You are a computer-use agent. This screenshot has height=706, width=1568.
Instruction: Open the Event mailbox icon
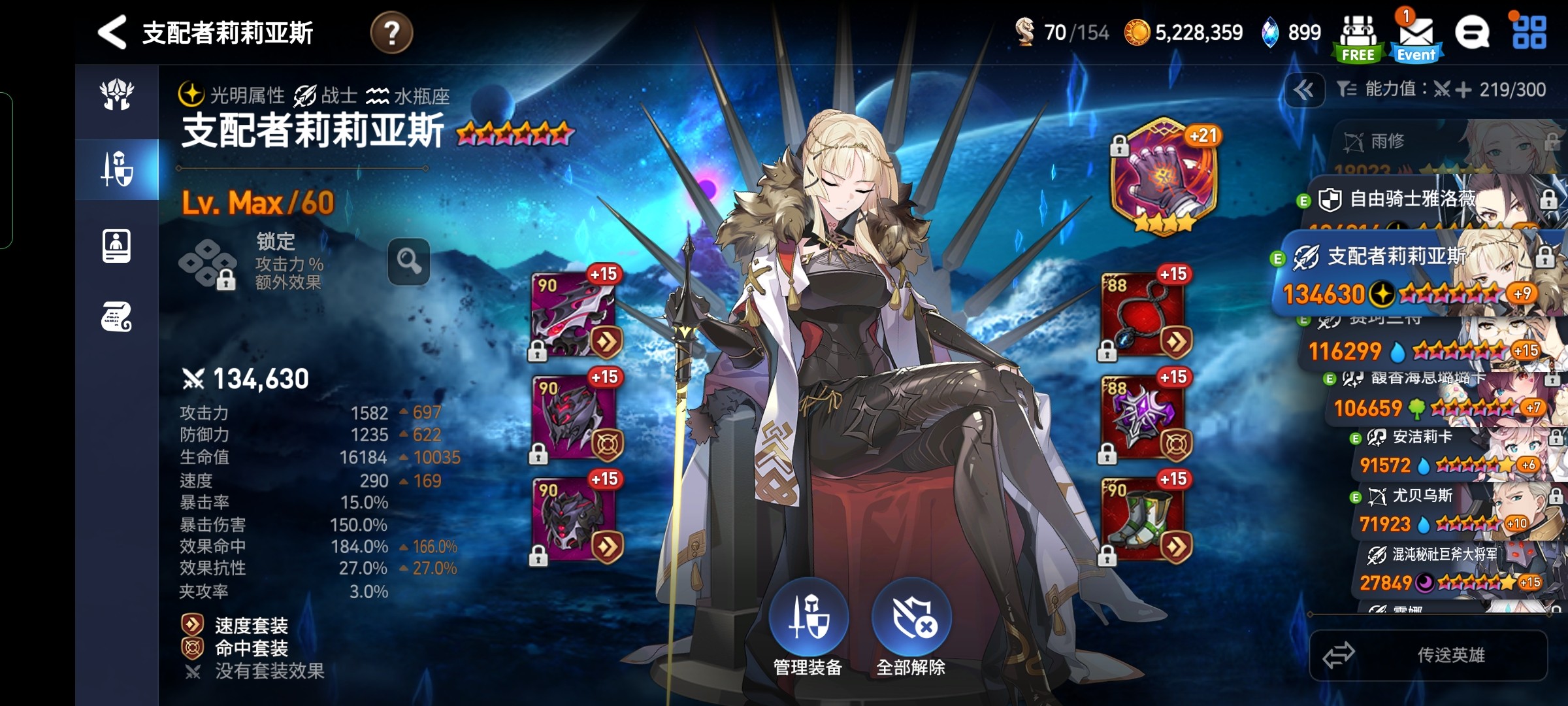(x=1416, y=38)
